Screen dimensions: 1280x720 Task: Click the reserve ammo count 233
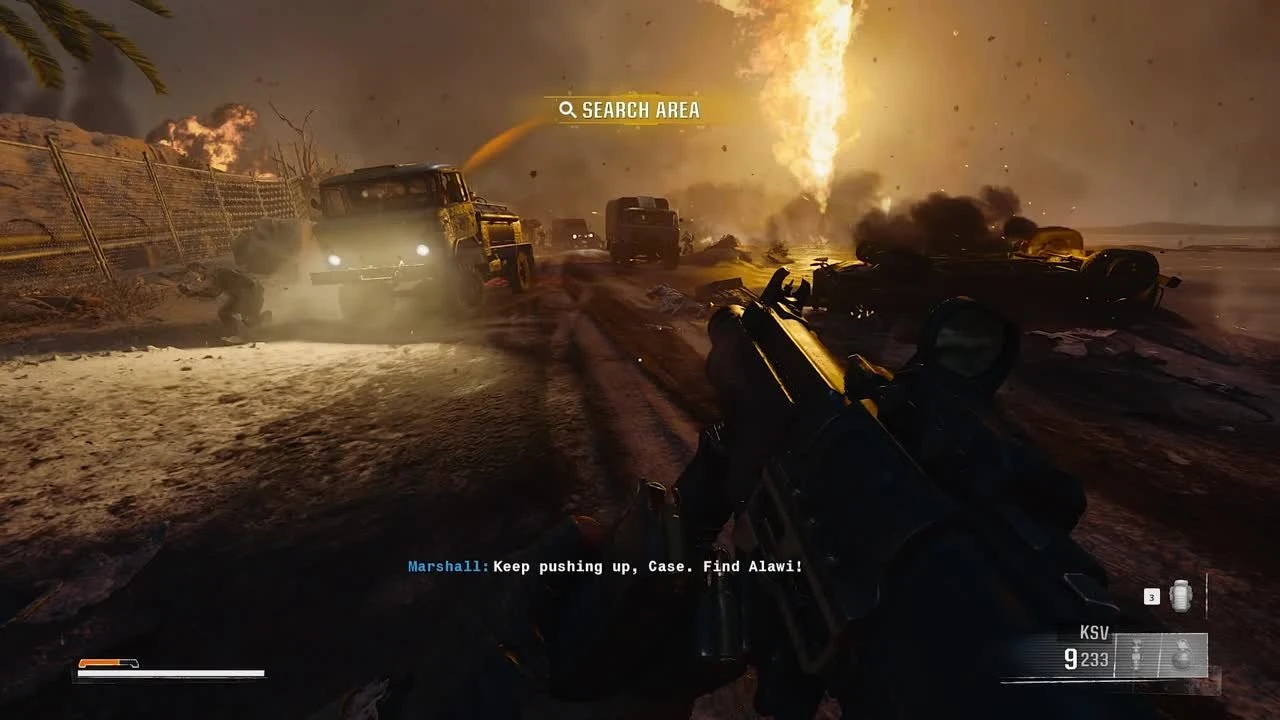tap(1097, 658)
